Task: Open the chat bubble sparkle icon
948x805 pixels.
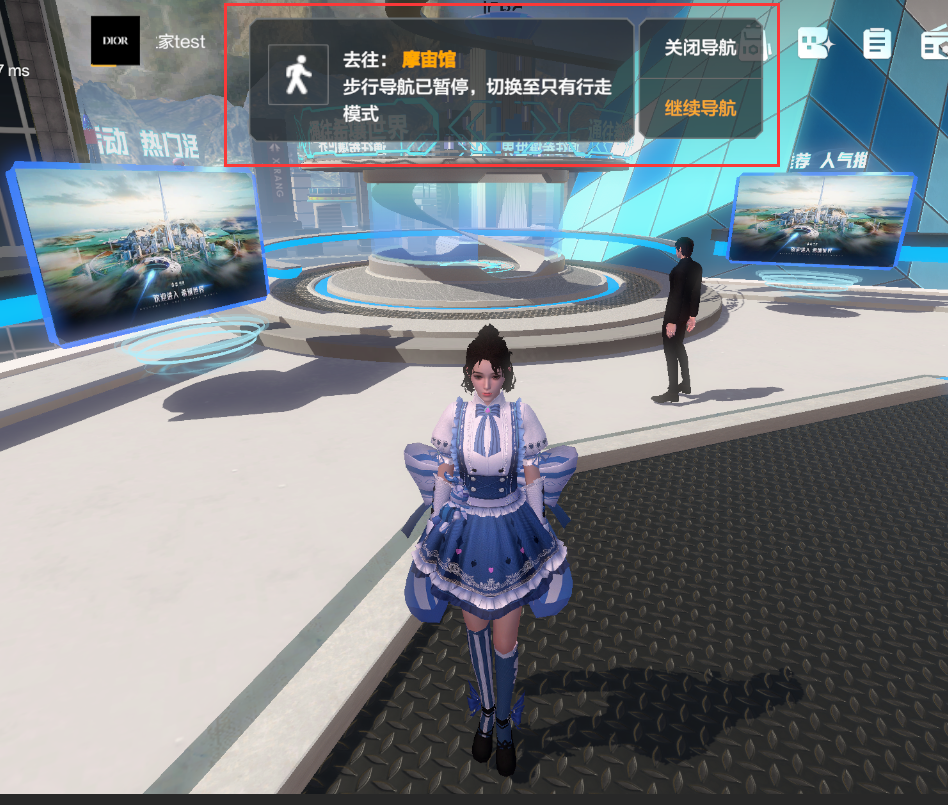Action: (x=815, y=43)
